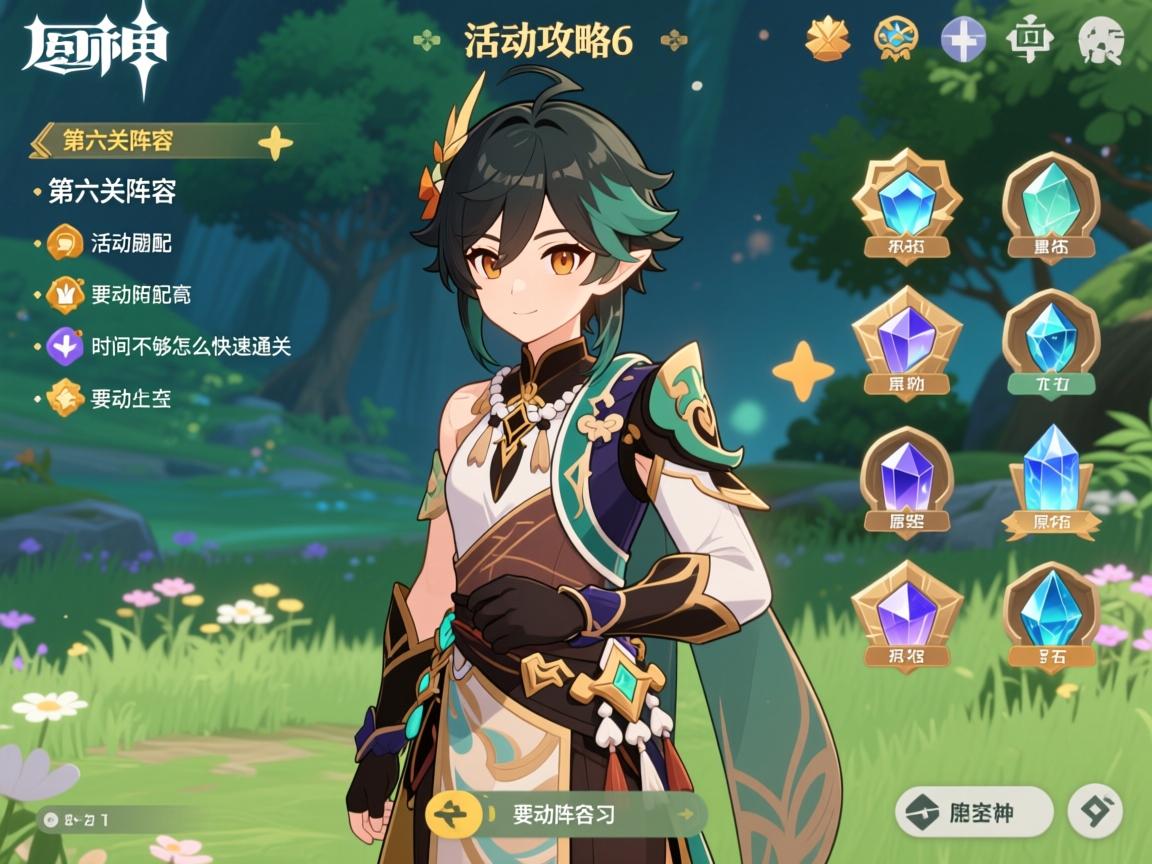
Task: Select the list entry with the crown icon
Action: [x=140, y=295]
